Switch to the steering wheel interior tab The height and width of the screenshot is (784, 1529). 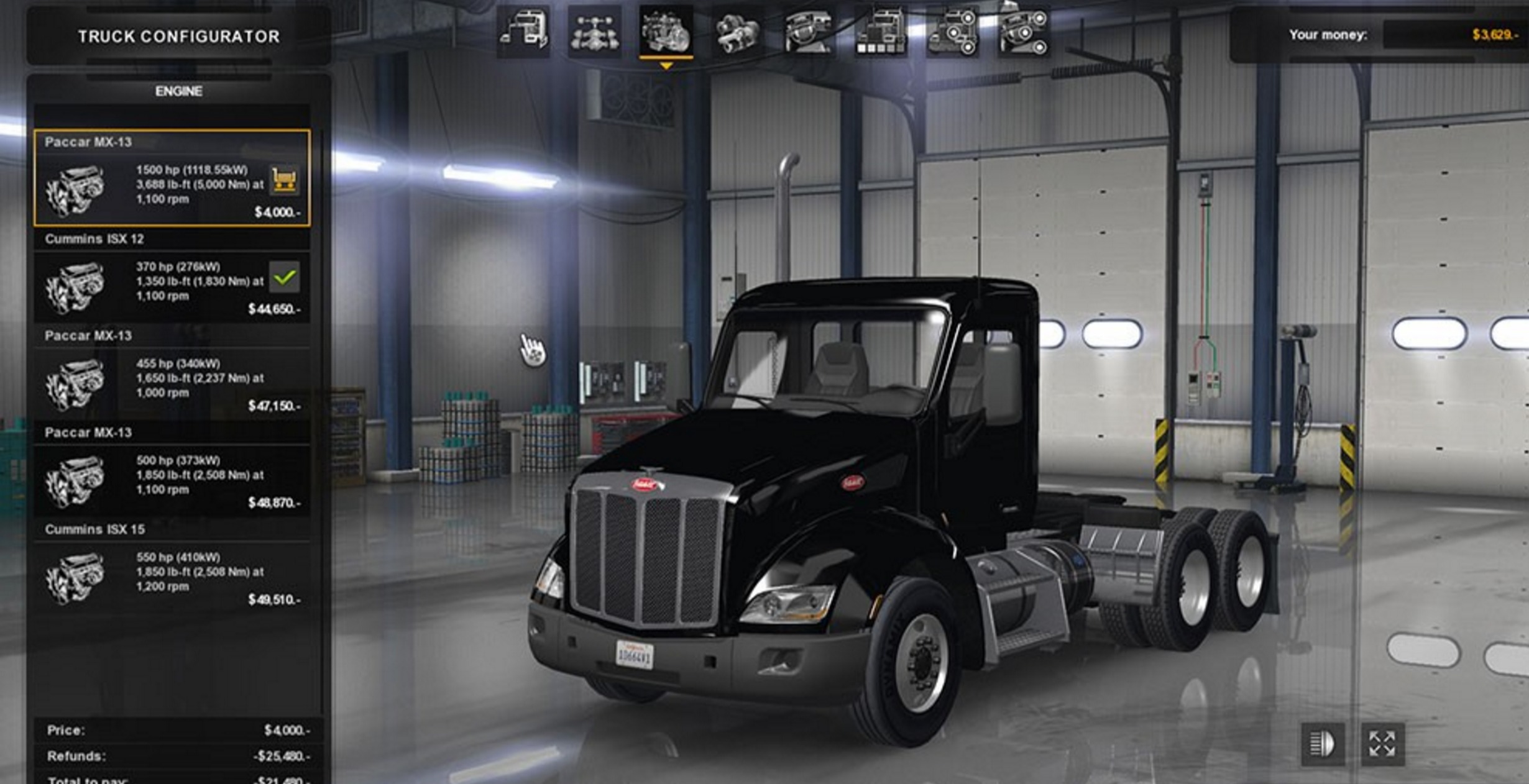[809, 32]
